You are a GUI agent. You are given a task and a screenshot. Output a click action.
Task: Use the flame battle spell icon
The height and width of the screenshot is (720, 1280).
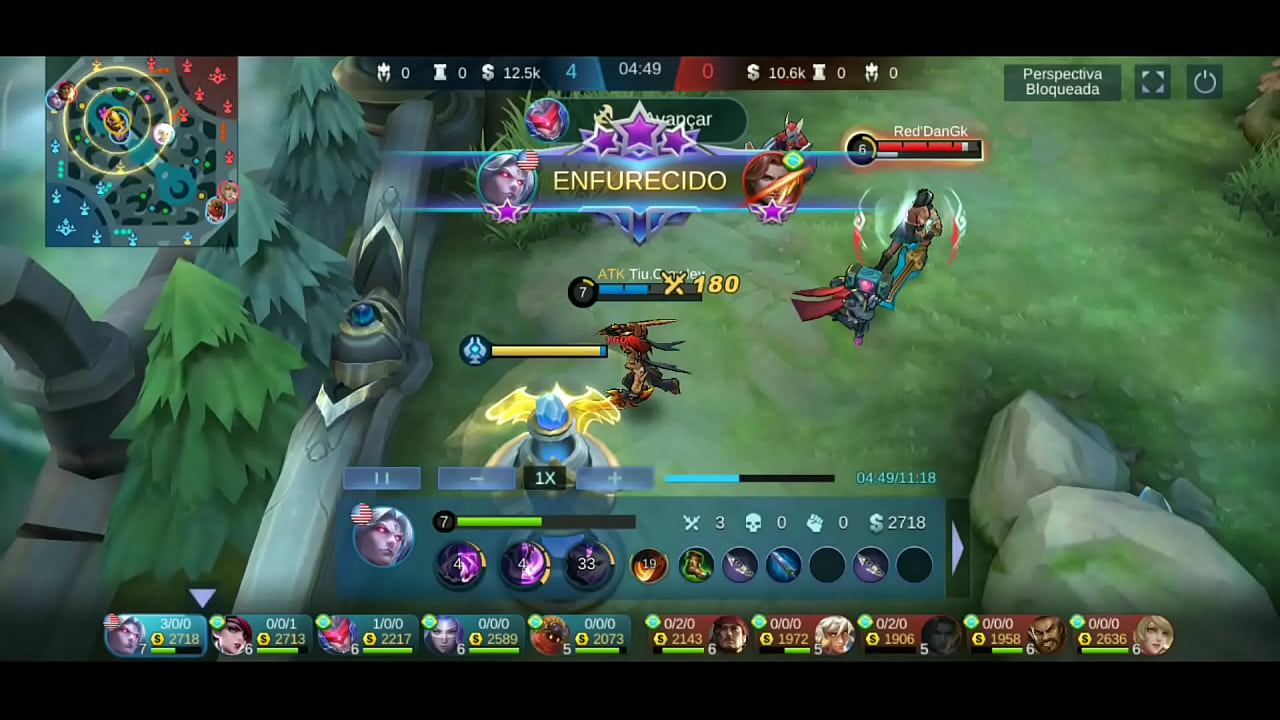(x=649, y=565)
